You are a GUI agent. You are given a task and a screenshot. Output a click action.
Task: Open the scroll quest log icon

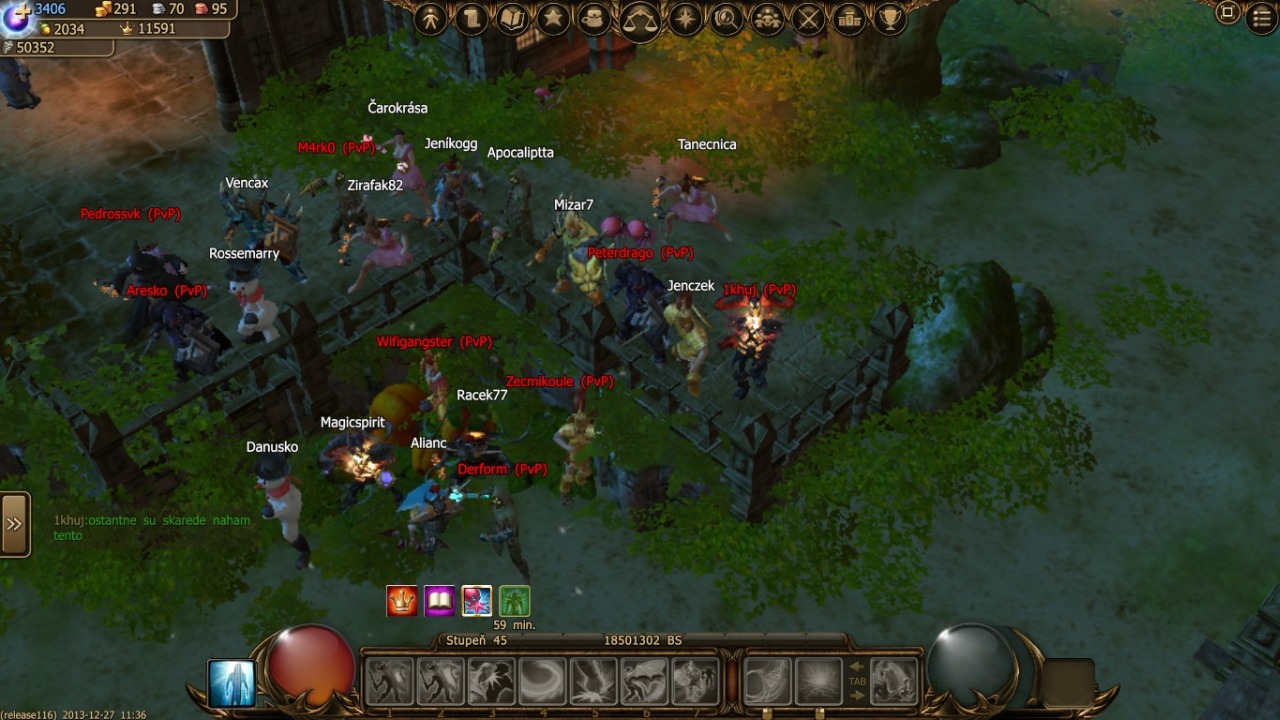472,18
